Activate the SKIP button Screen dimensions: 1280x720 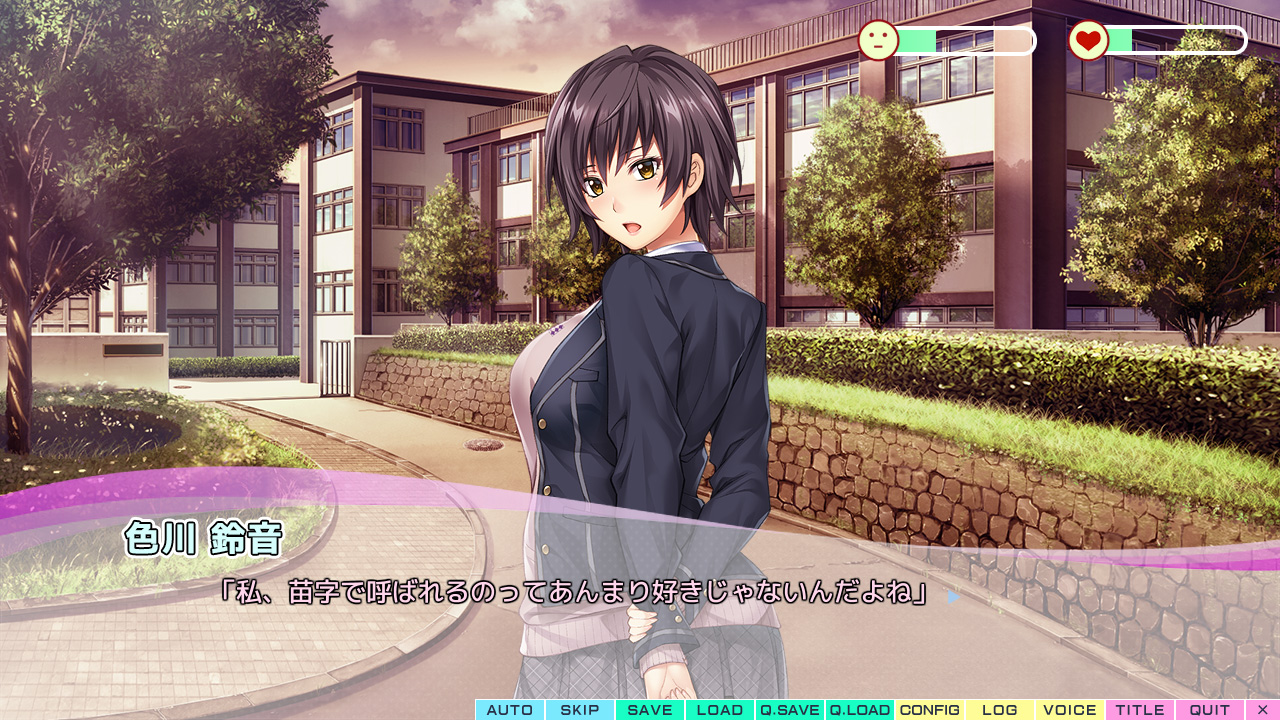(x=580, y=710)
